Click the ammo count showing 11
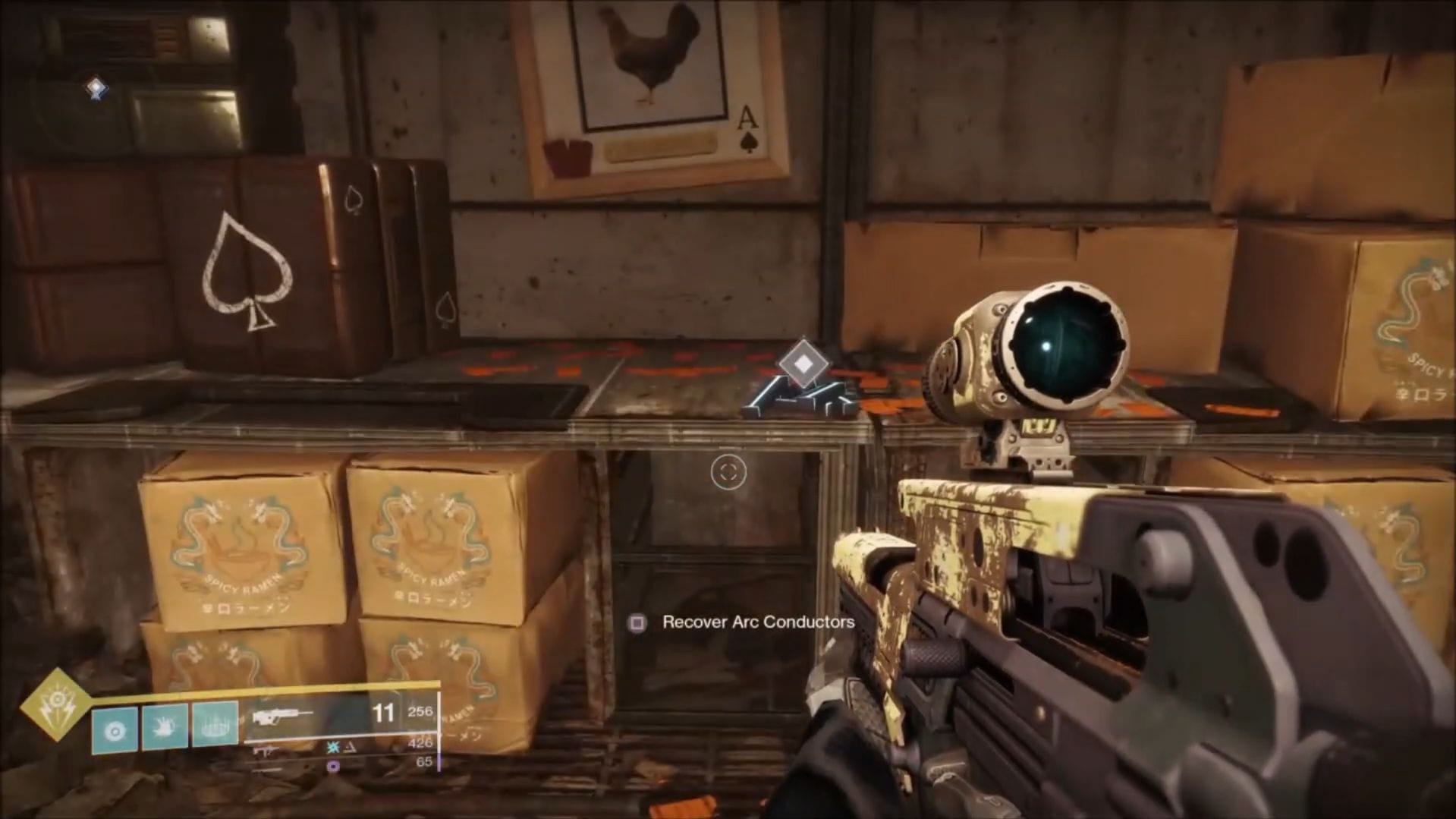1456x819 pixels. click(384, 713)
